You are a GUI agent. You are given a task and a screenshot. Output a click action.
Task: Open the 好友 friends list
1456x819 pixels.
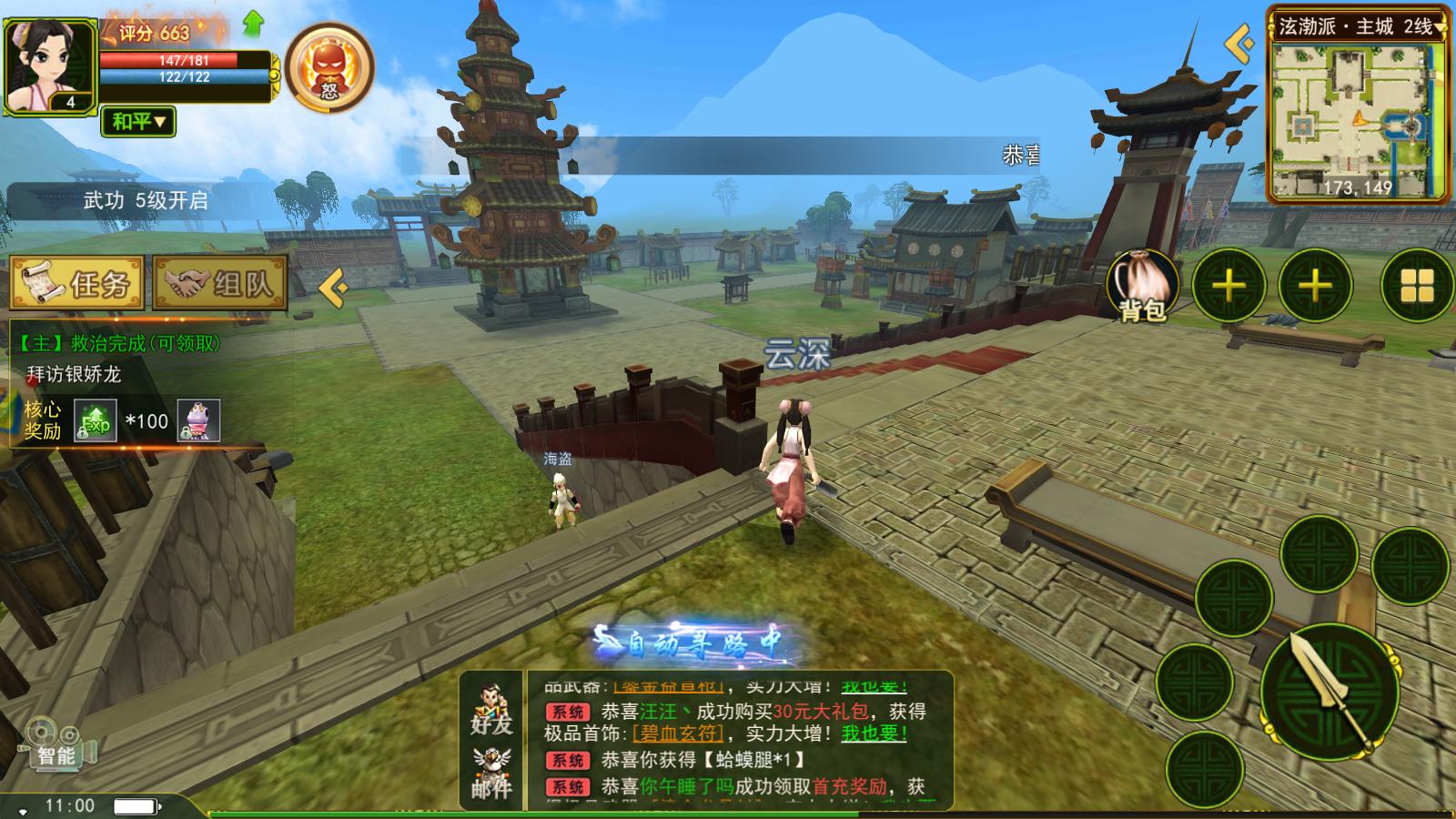click(491, 712)
